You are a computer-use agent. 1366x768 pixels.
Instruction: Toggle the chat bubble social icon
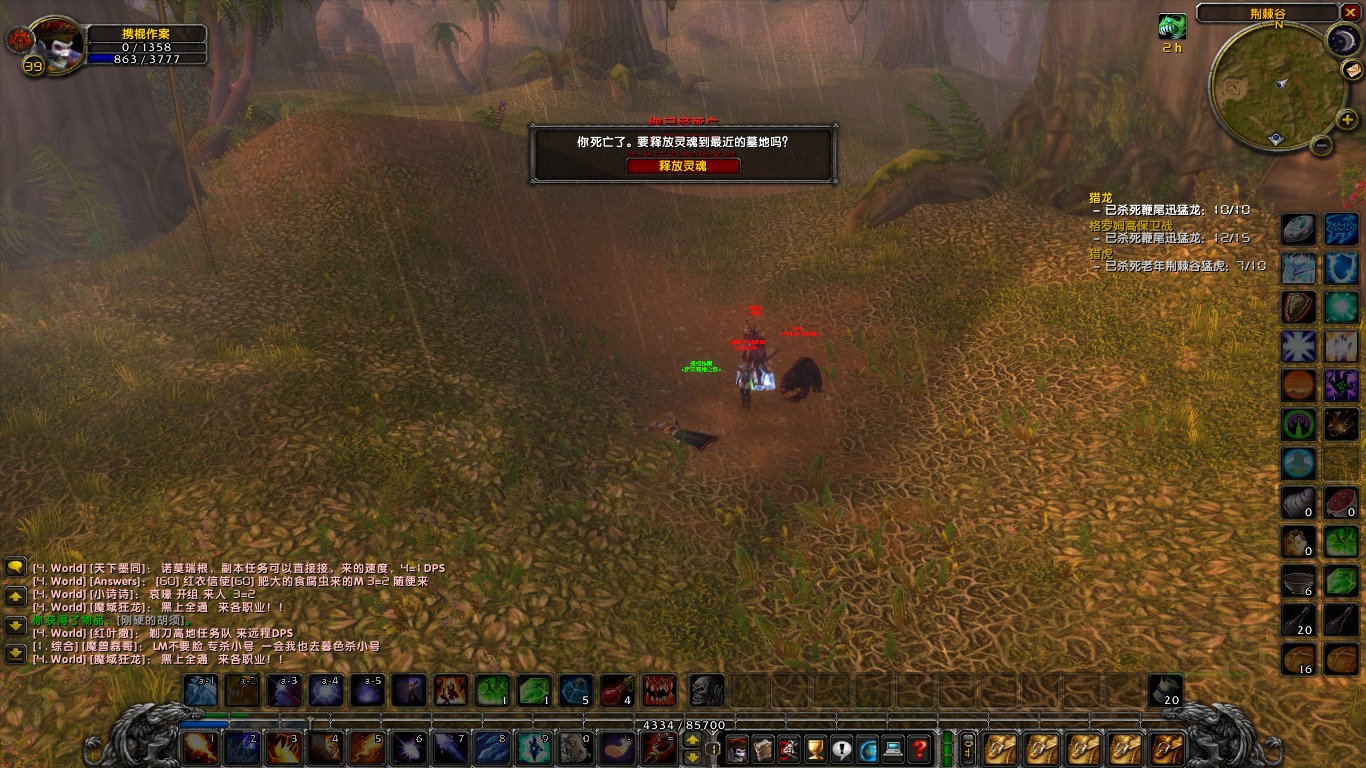pos(841,749)
